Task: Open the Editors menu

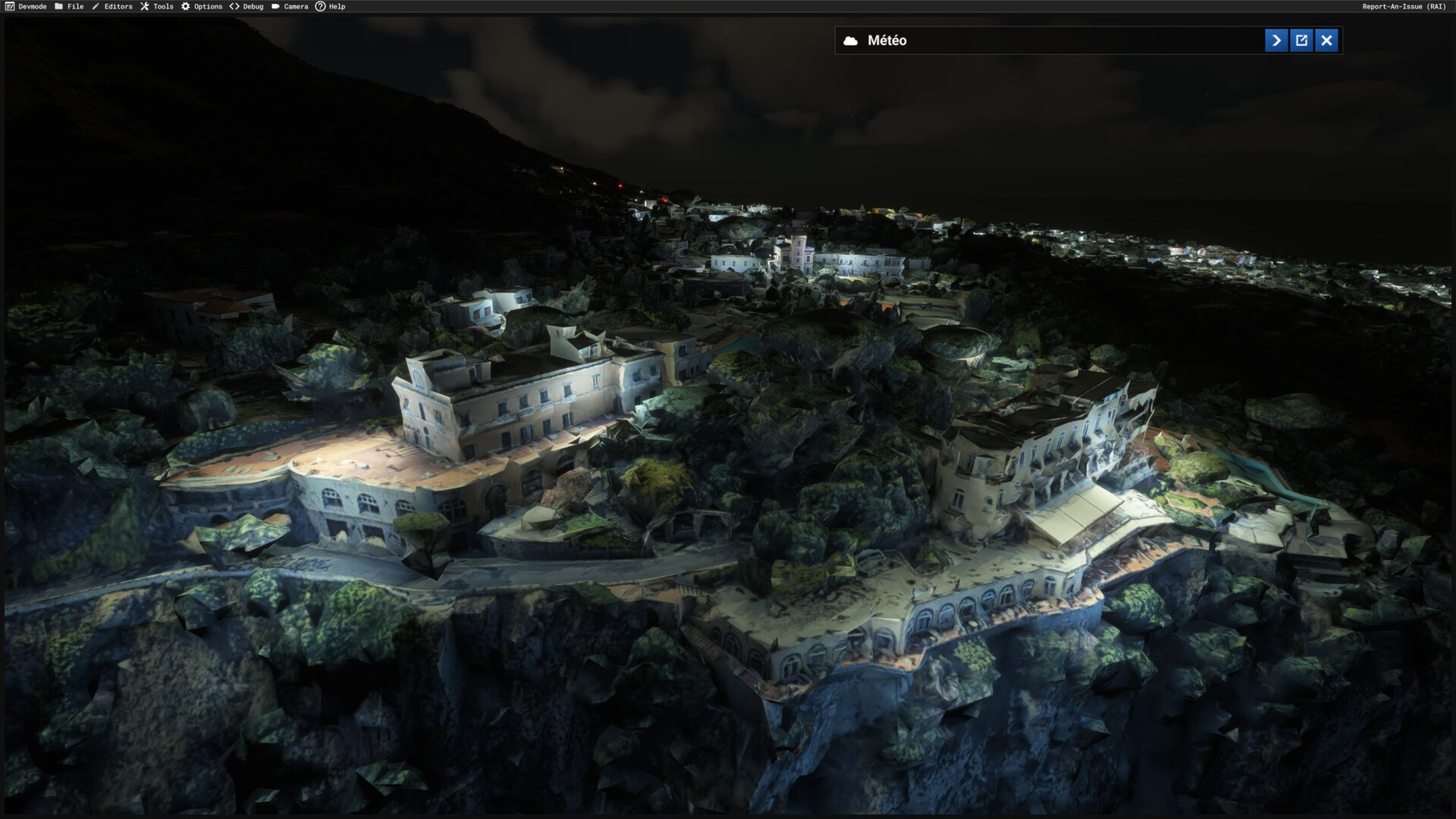Action: (112, 6)
